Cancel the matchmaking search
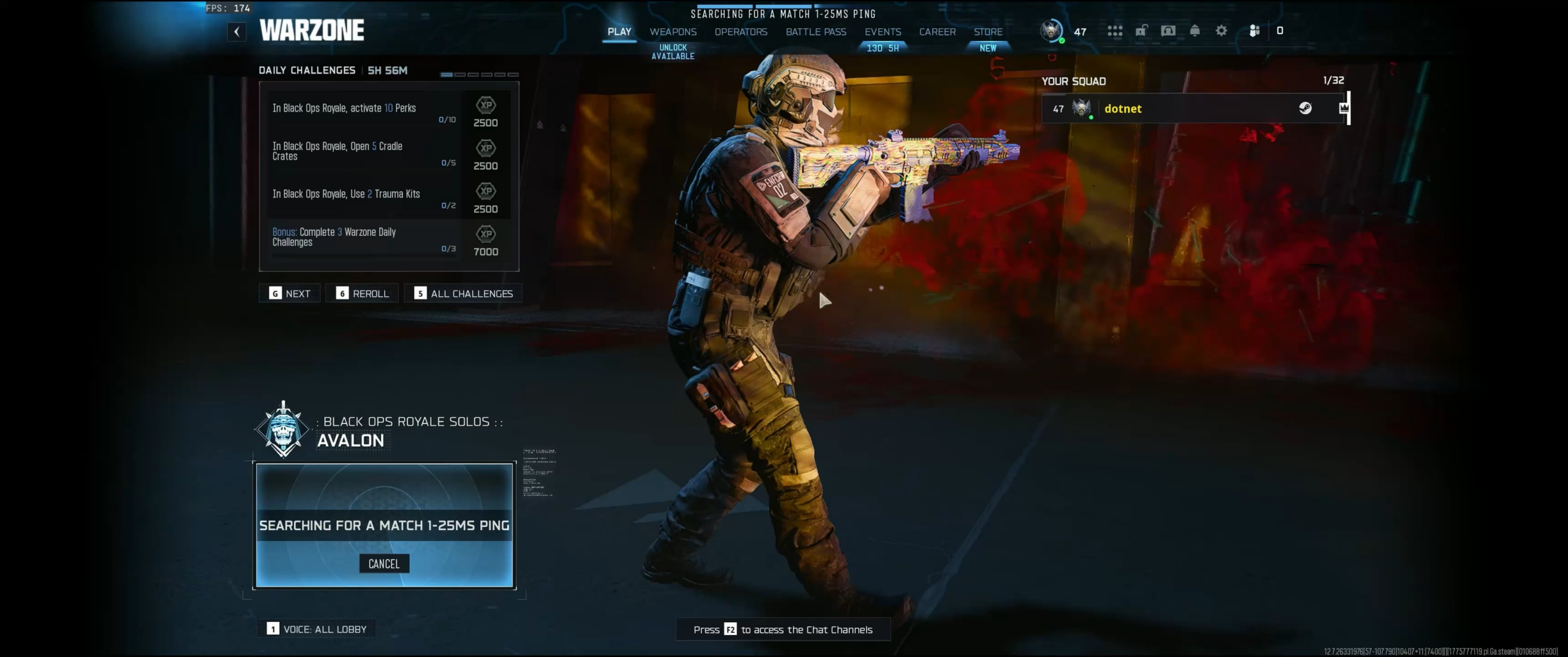The image size is (1568, 657). point(384,564)
